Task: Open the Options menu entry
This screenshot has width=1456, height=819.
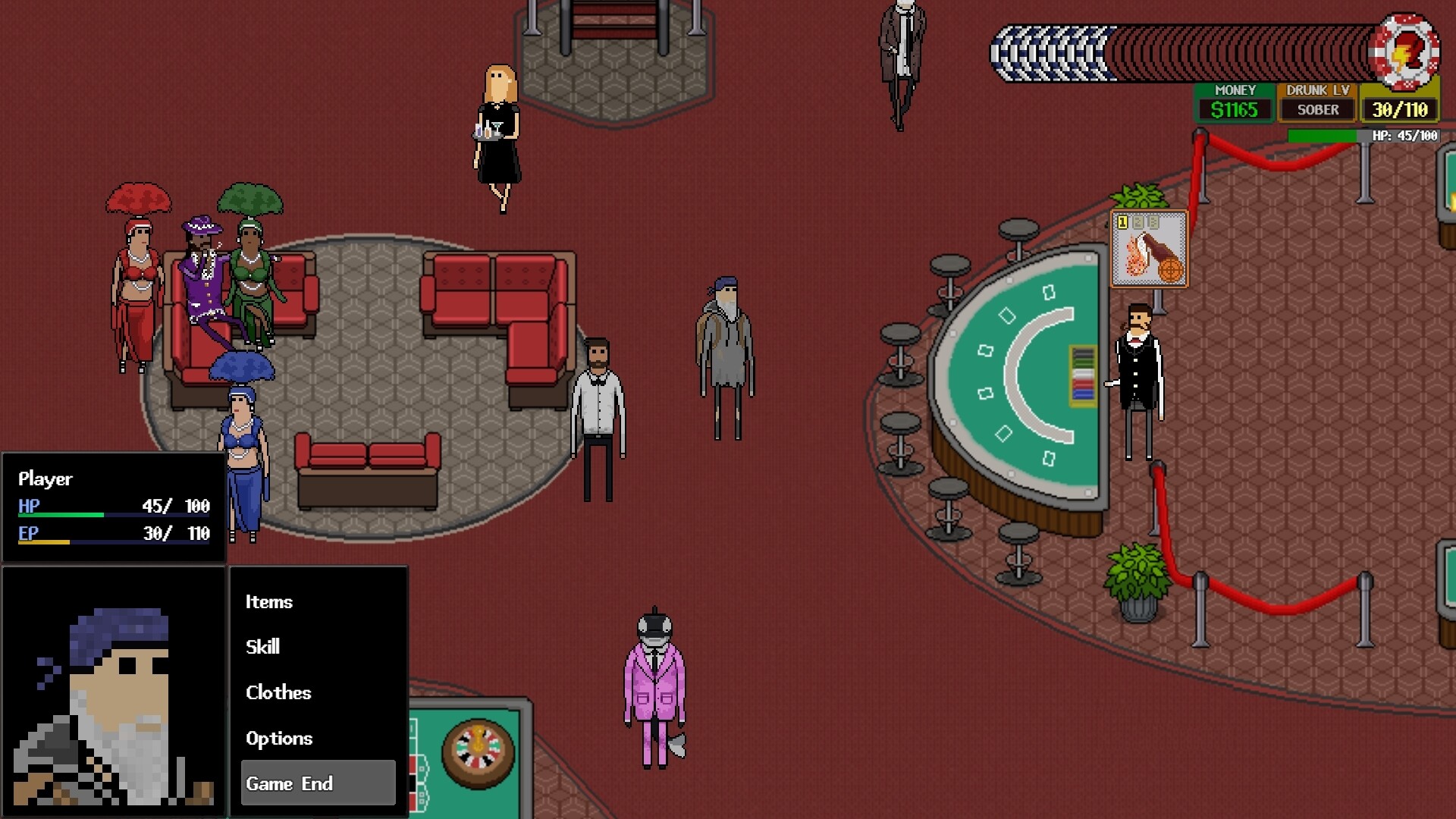Action: coord(278,738)
